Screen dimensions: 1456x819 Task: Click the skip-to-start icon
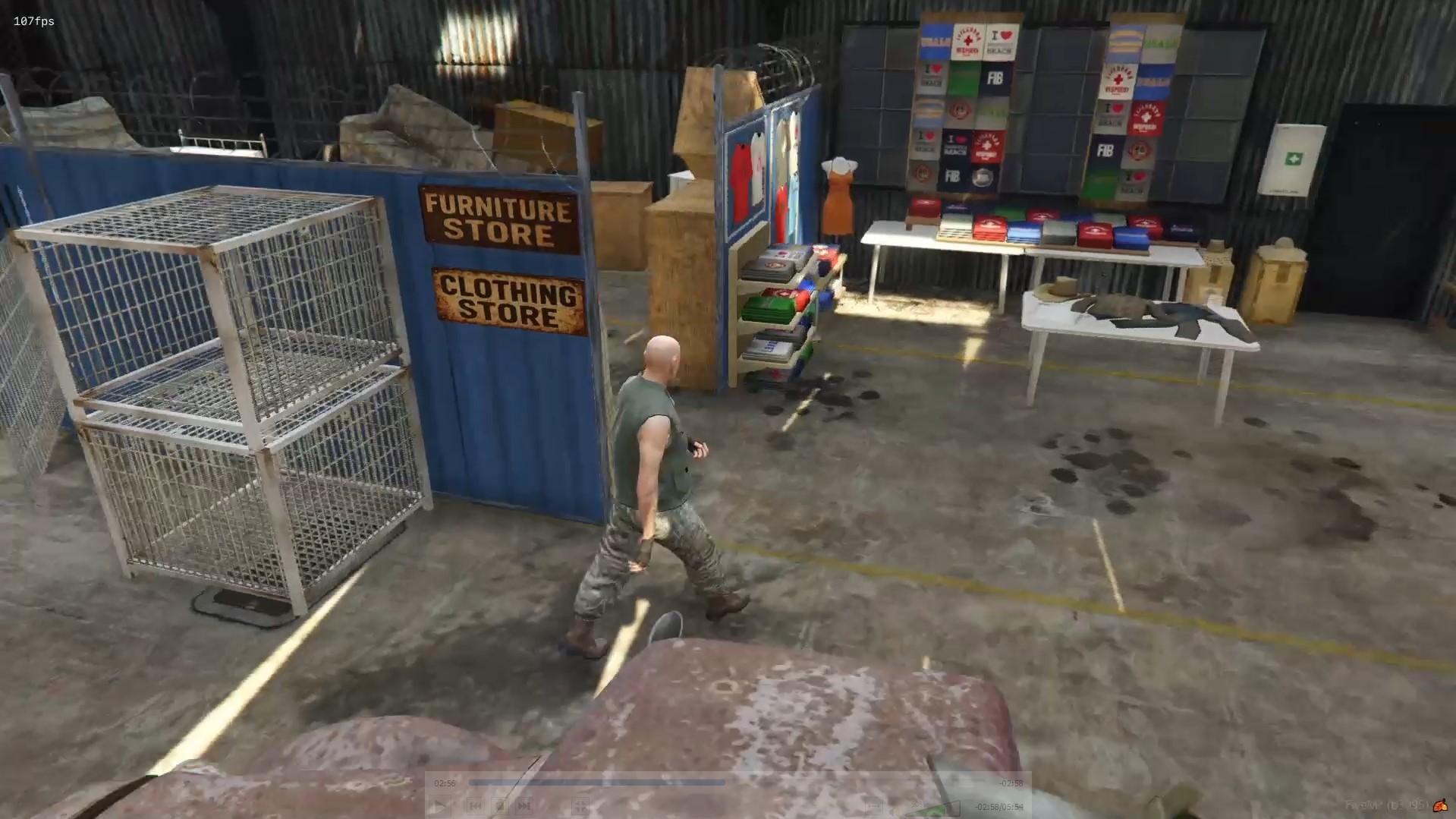coord(474,806)
